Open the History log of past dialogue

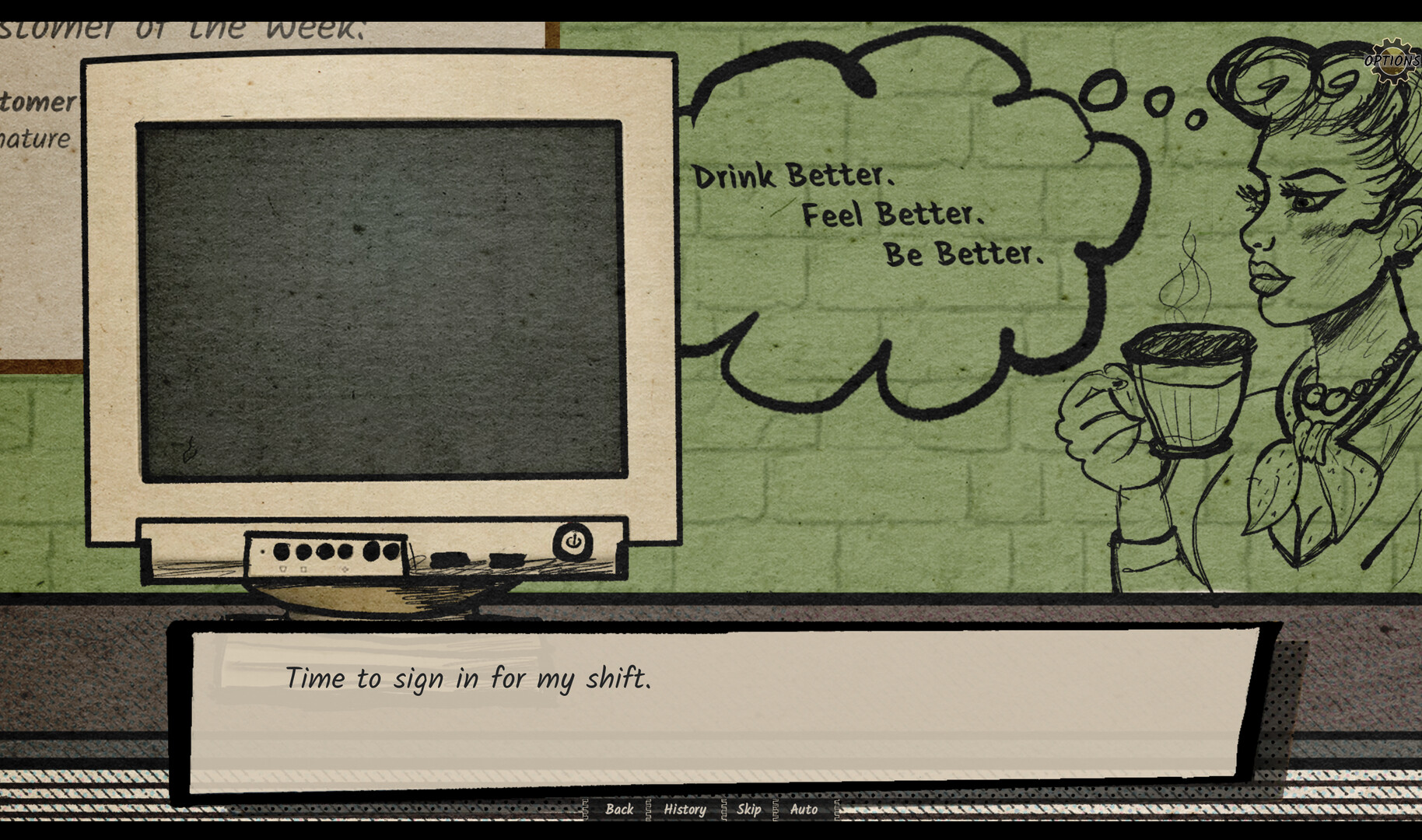click(x=685, y=810)
